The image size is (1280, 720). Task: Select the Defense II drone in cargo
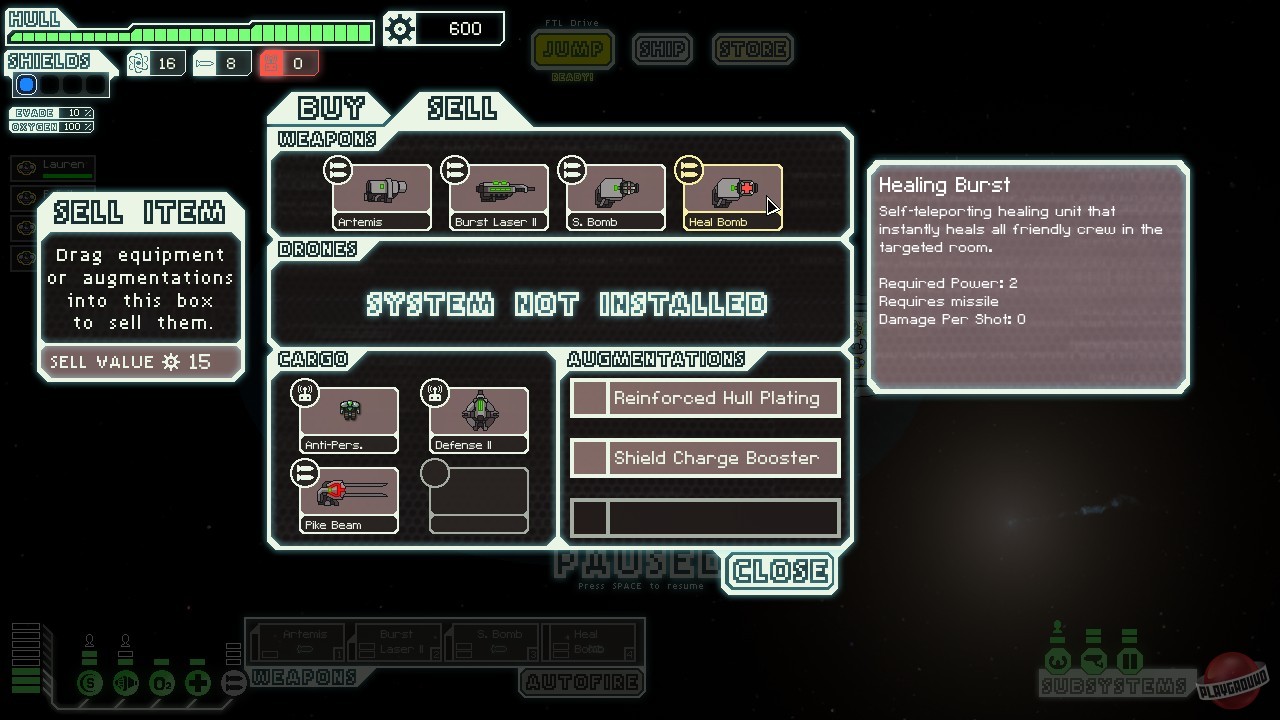point(478,415)
